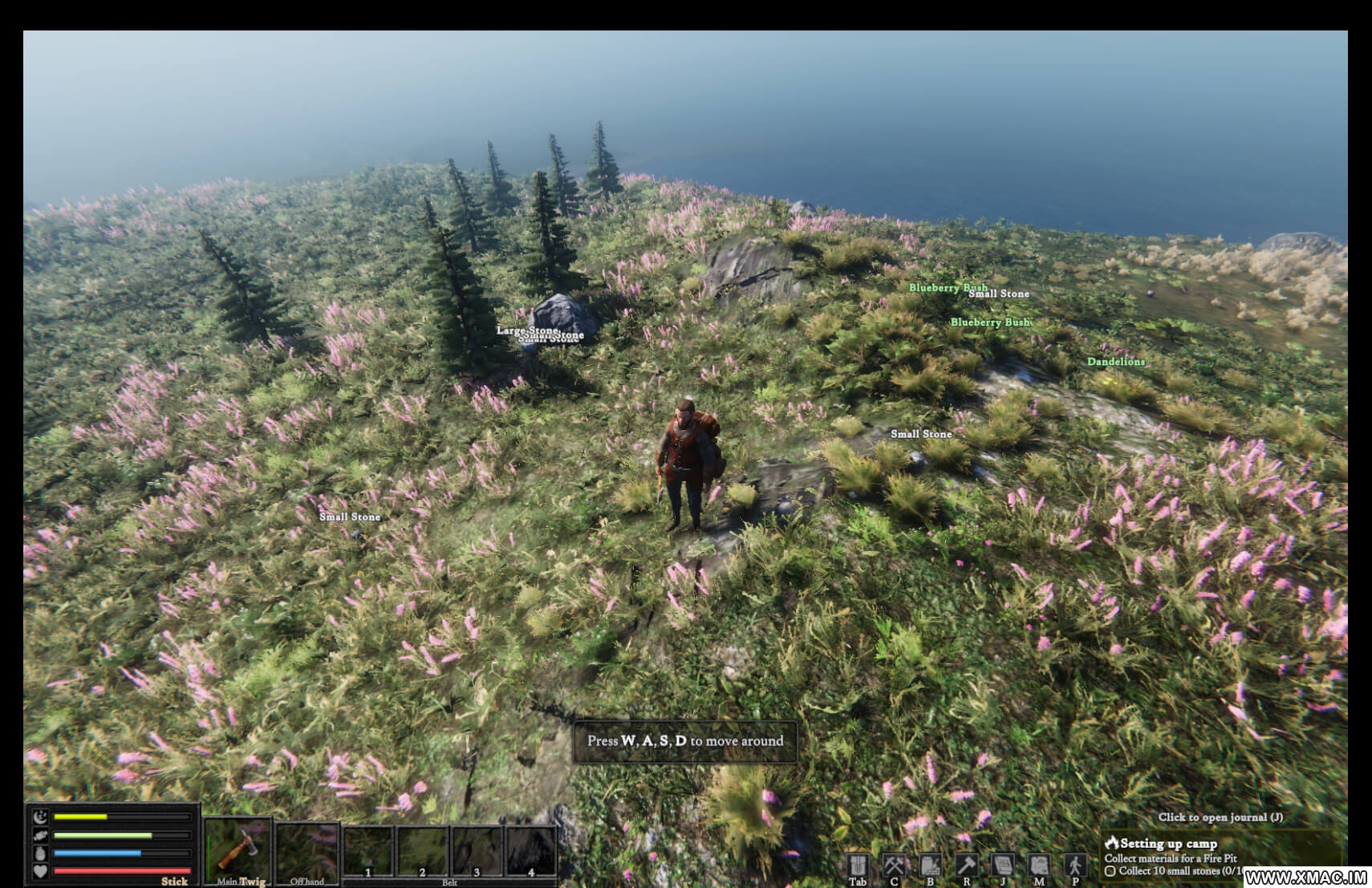Open crafting via the crossed tools icon

click(894, 866)
